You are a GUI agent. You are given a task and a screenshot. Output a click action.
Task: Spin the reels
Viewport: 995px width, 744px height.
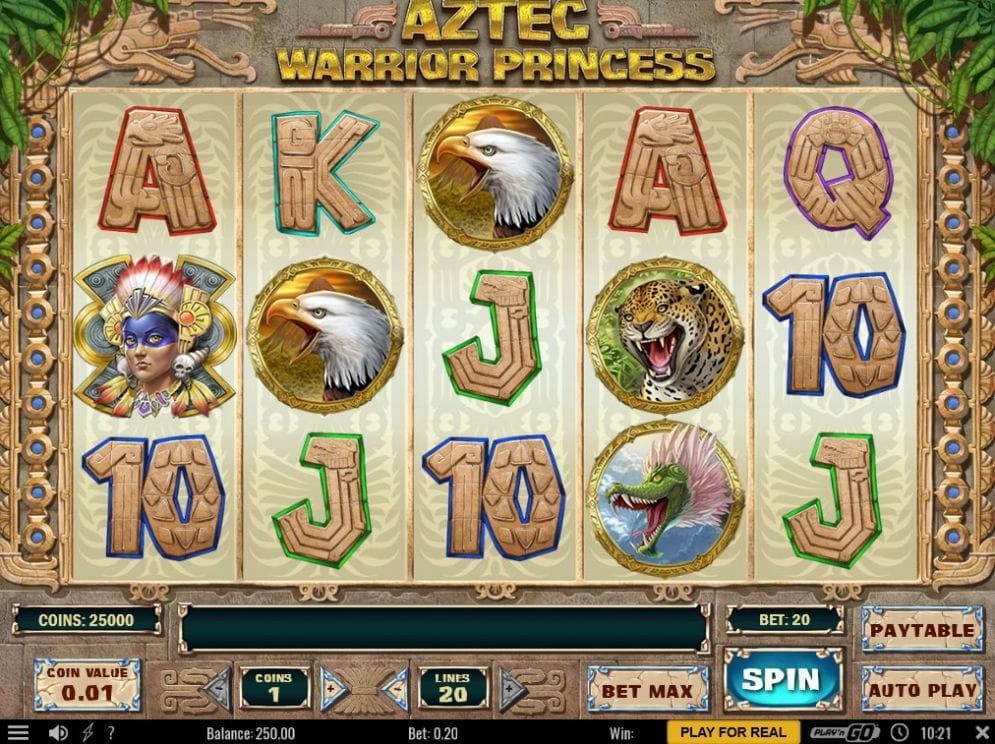coord(781,680)
